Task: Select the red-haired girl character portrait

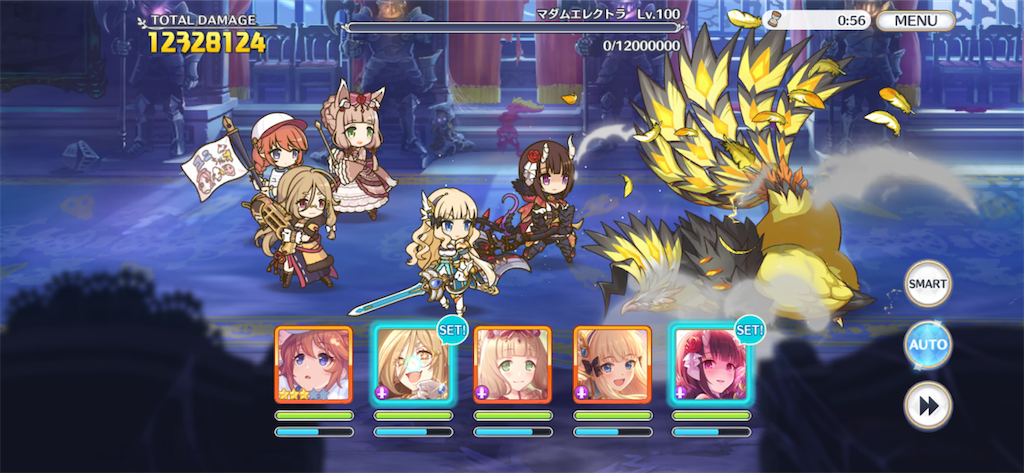Action: [x=313, y=364]
